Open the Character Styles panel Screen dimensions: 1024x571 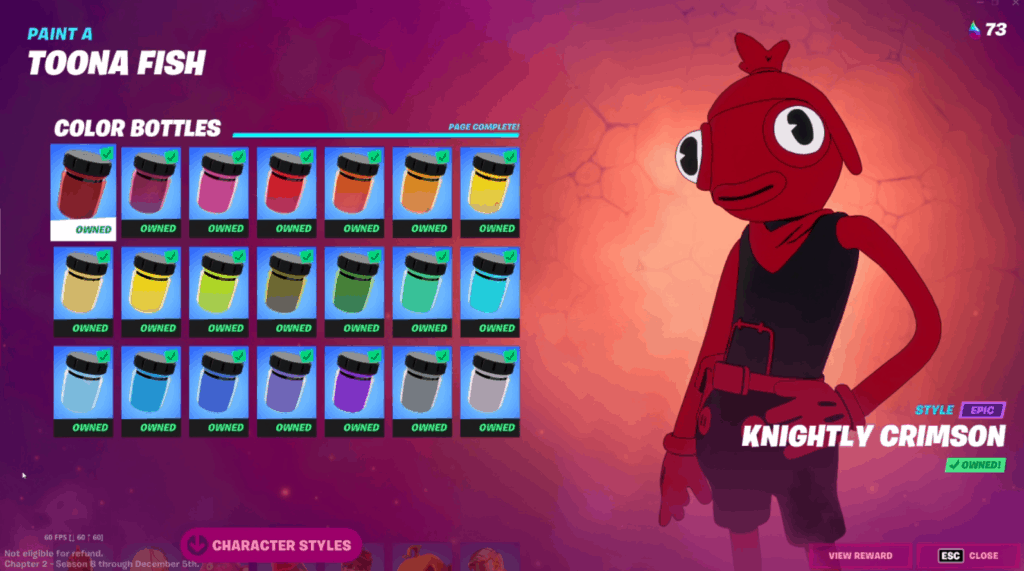[x=270, y=545]
